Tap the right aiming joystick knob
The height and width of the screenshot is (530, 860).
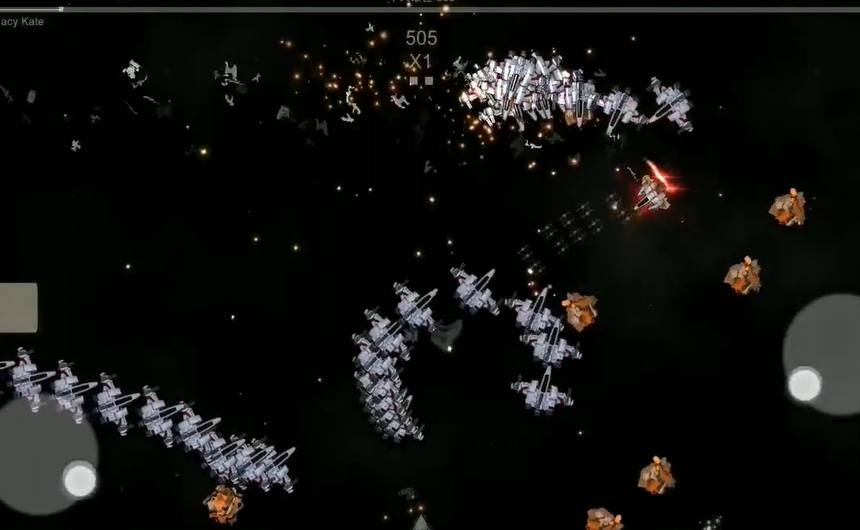(804, 384)
